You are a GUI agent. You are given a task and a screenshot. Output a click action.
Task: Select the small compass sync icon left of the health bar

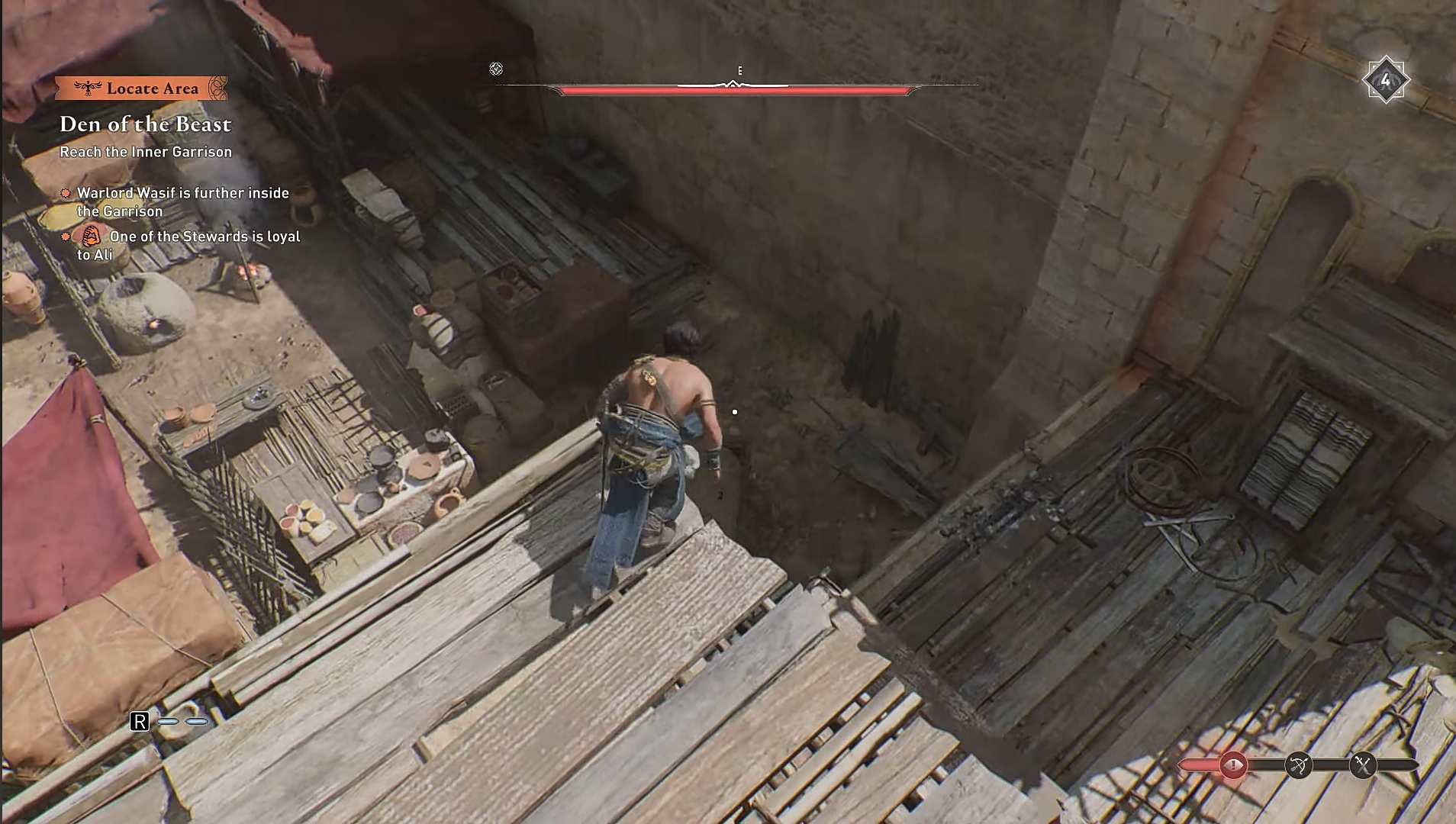497,69
